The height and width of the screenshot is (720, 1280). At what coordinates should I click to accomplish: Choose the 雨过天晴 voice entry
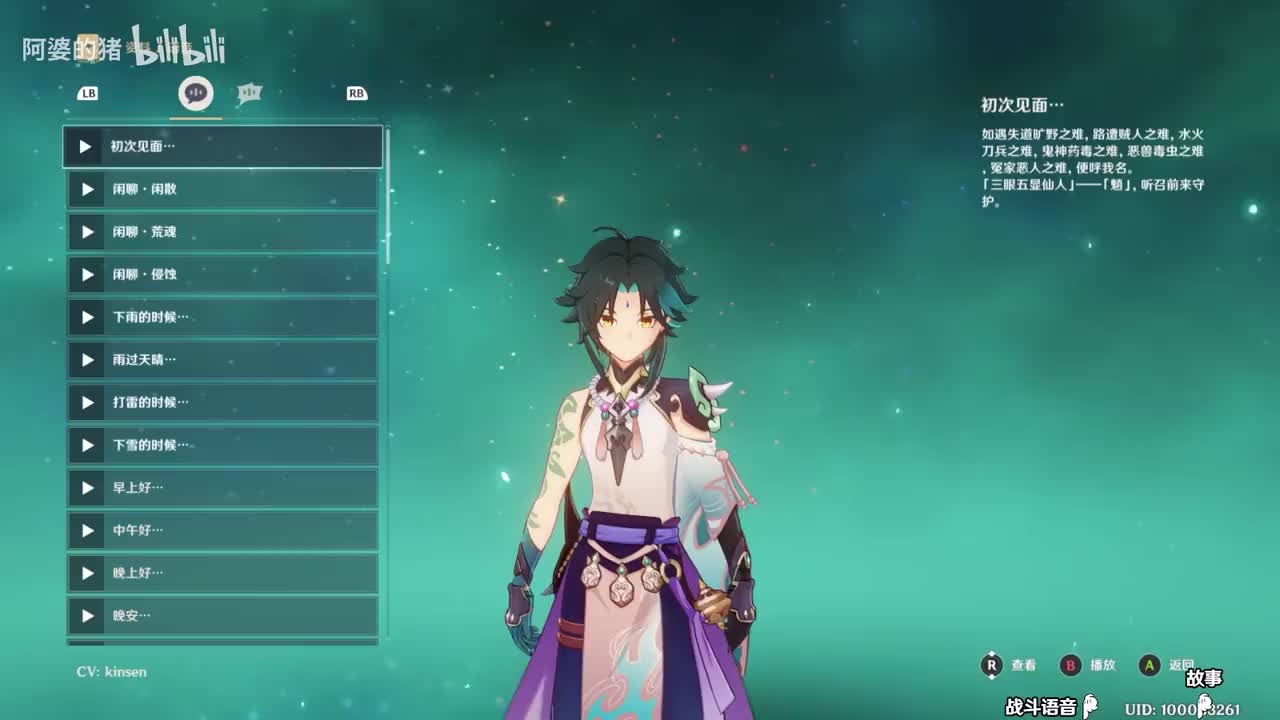(222, 360)
